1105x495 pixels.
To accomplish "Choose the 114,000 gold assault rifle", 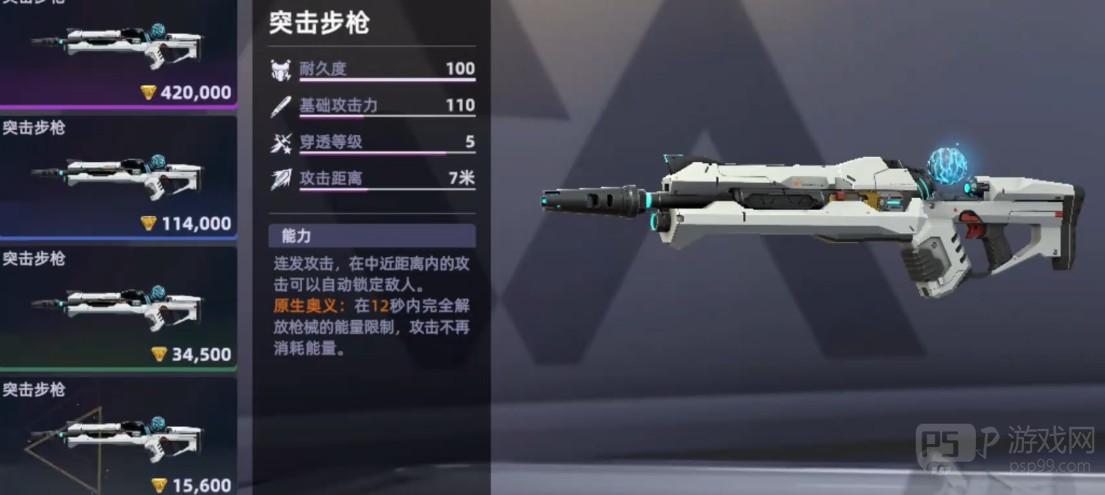I will 117,176.
